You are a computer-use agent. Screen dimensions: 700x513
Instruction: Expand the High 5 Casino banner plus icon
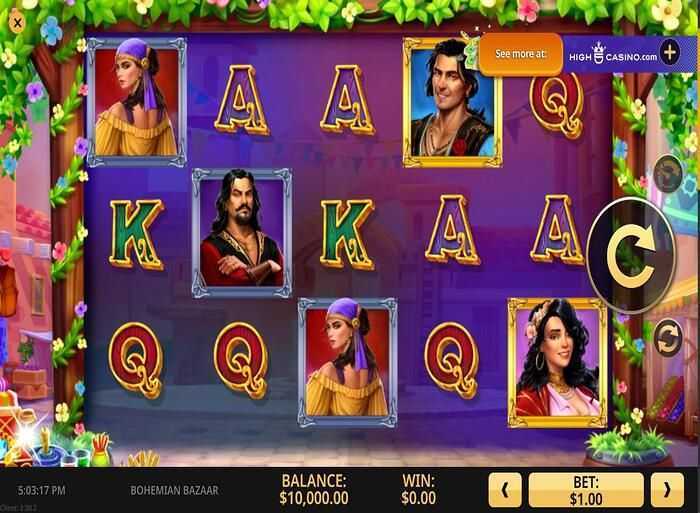click(669, 52)
